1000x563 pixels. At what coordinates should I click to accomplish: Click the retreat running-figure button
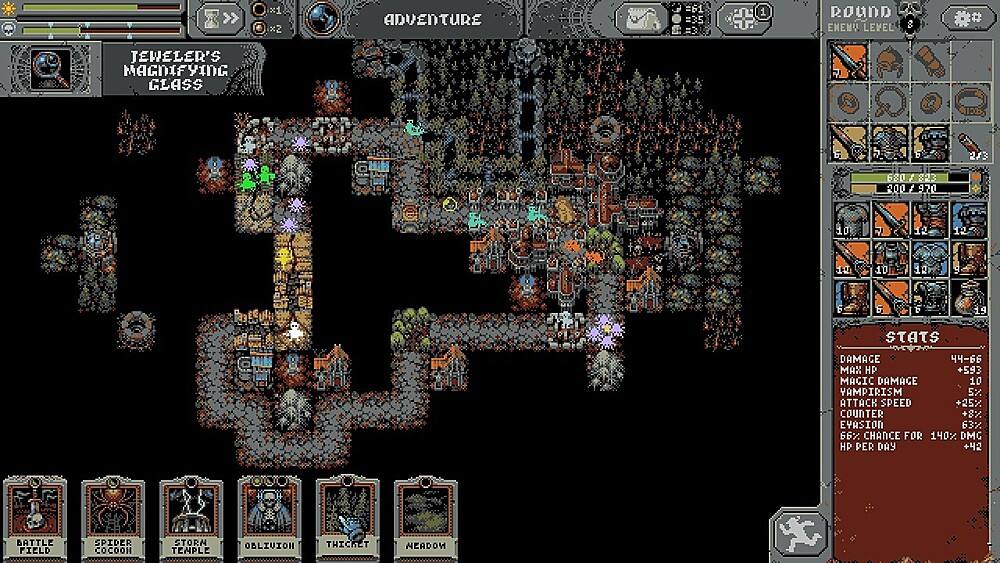click(800, 531)
